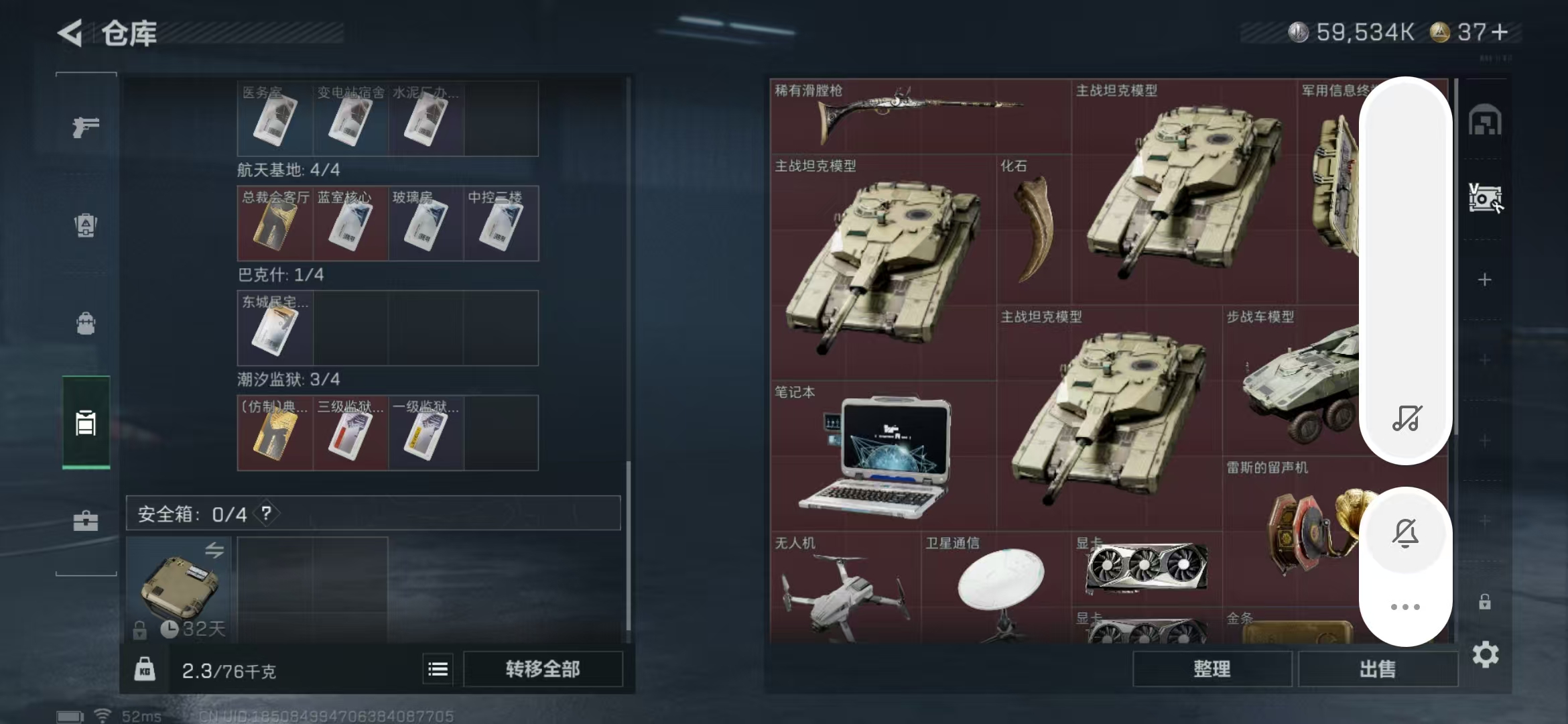Pick the 东城民宅 keycard slot
Viewport: 1568px width, 724px height.
[275, 328]
